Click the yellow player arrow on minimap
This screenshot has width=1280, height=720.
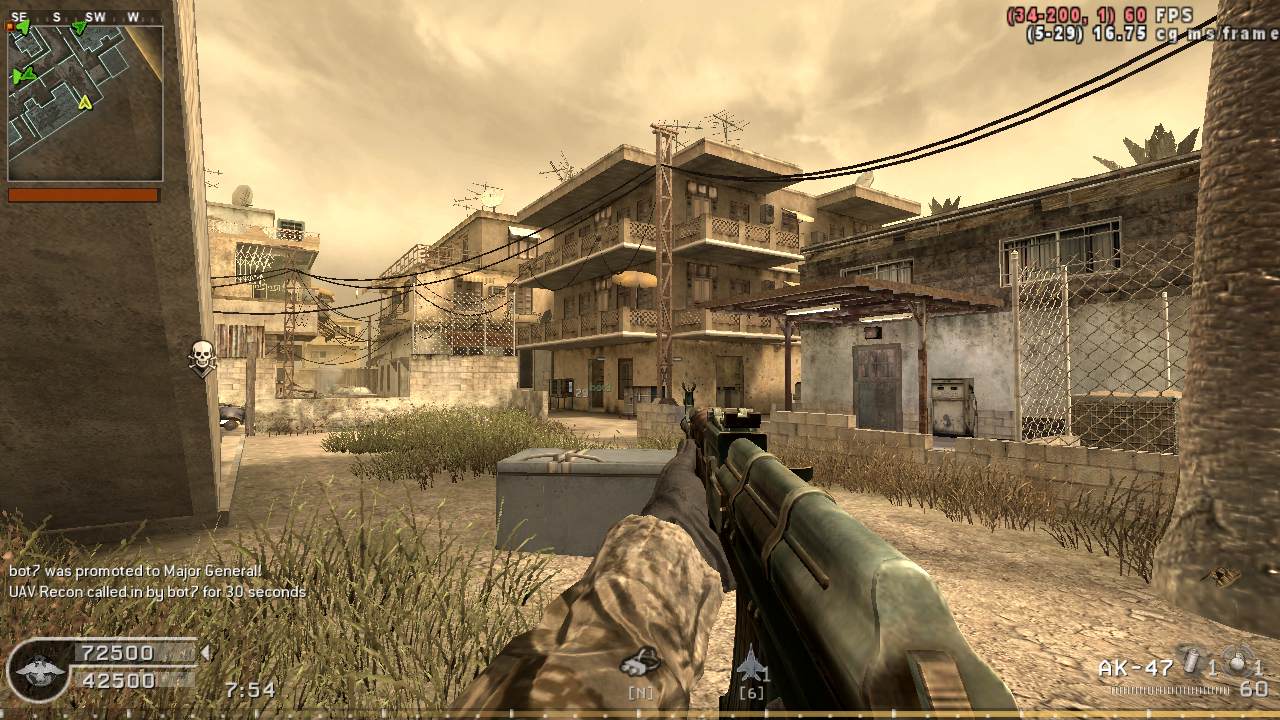tap(85, 101)
